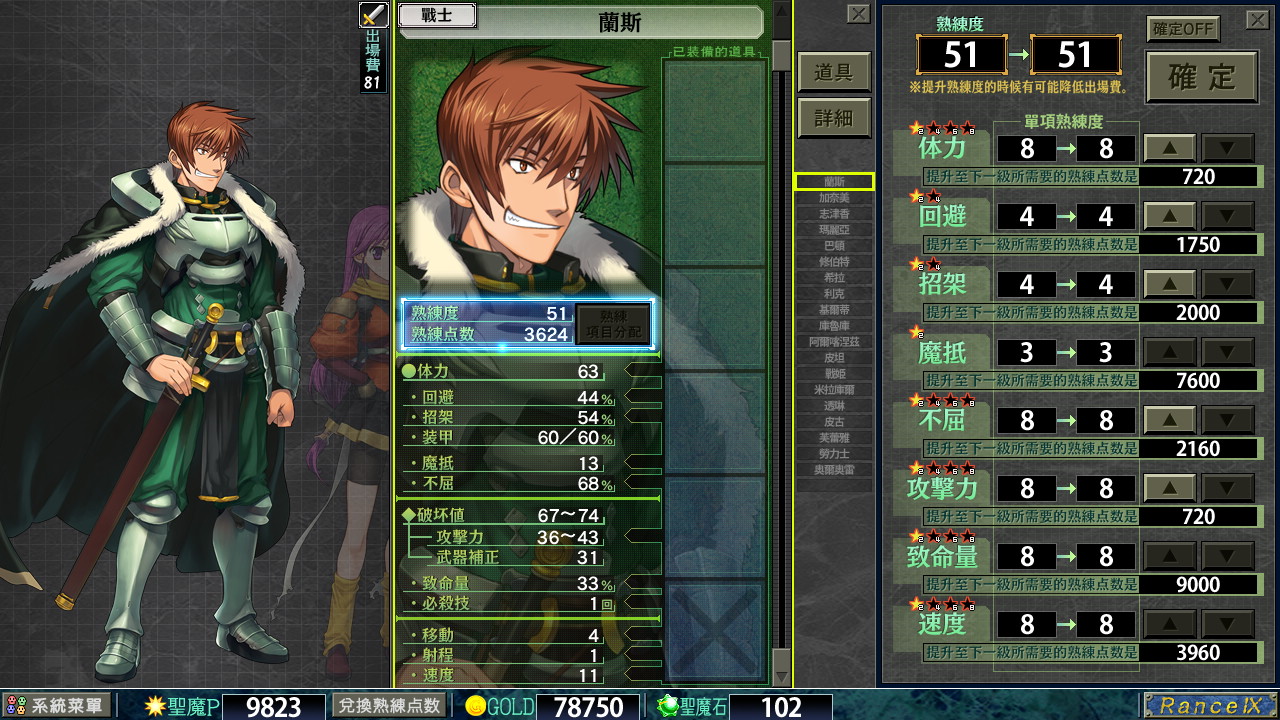Close the character list panel
Screen dimensions: 1280x720
coord(858,14)
